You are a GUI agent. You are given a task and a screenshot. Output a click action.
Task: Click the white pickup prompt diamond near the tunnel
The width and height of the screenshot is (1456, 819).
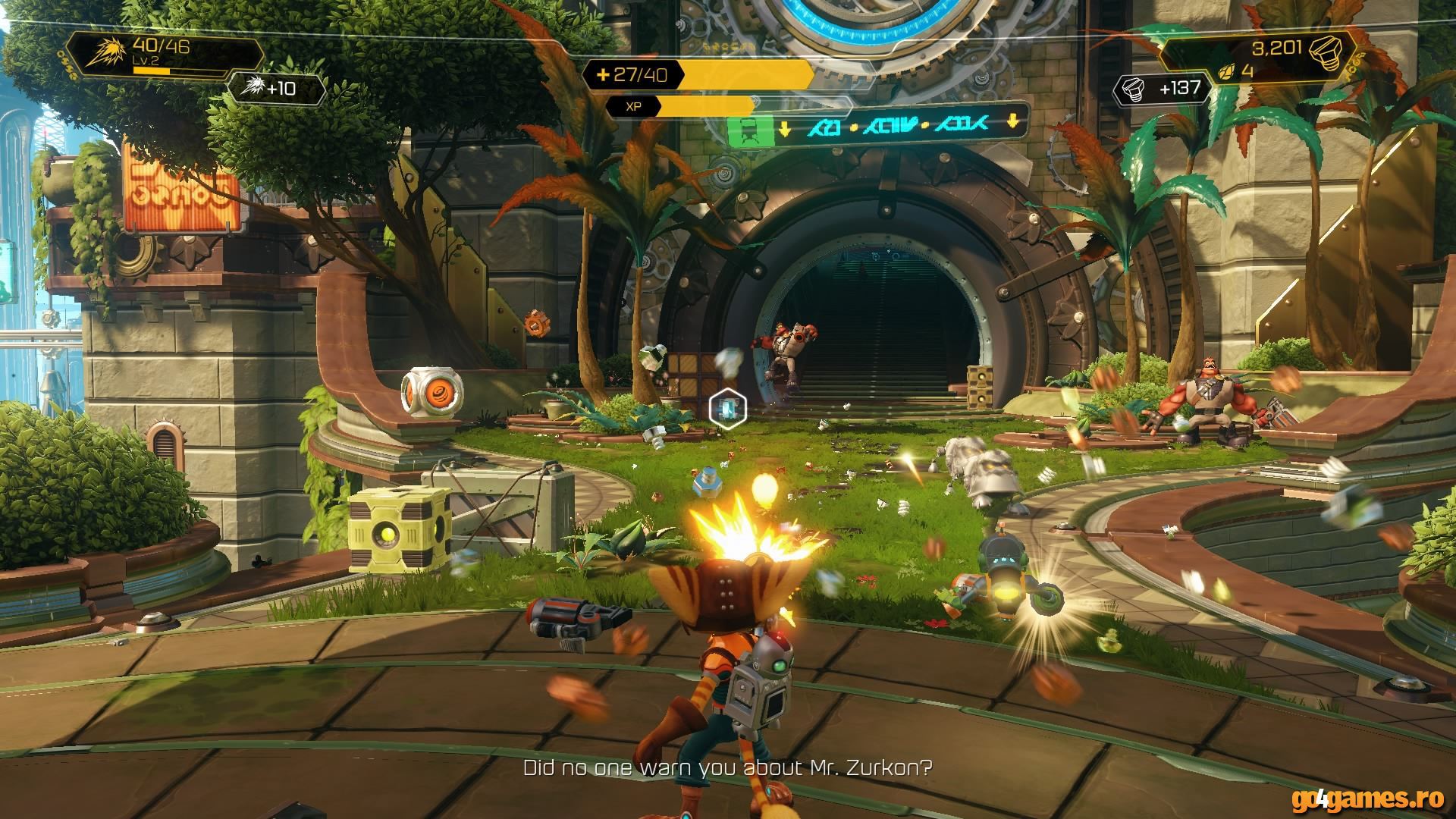pyautogui.click(x=726, y=407)
